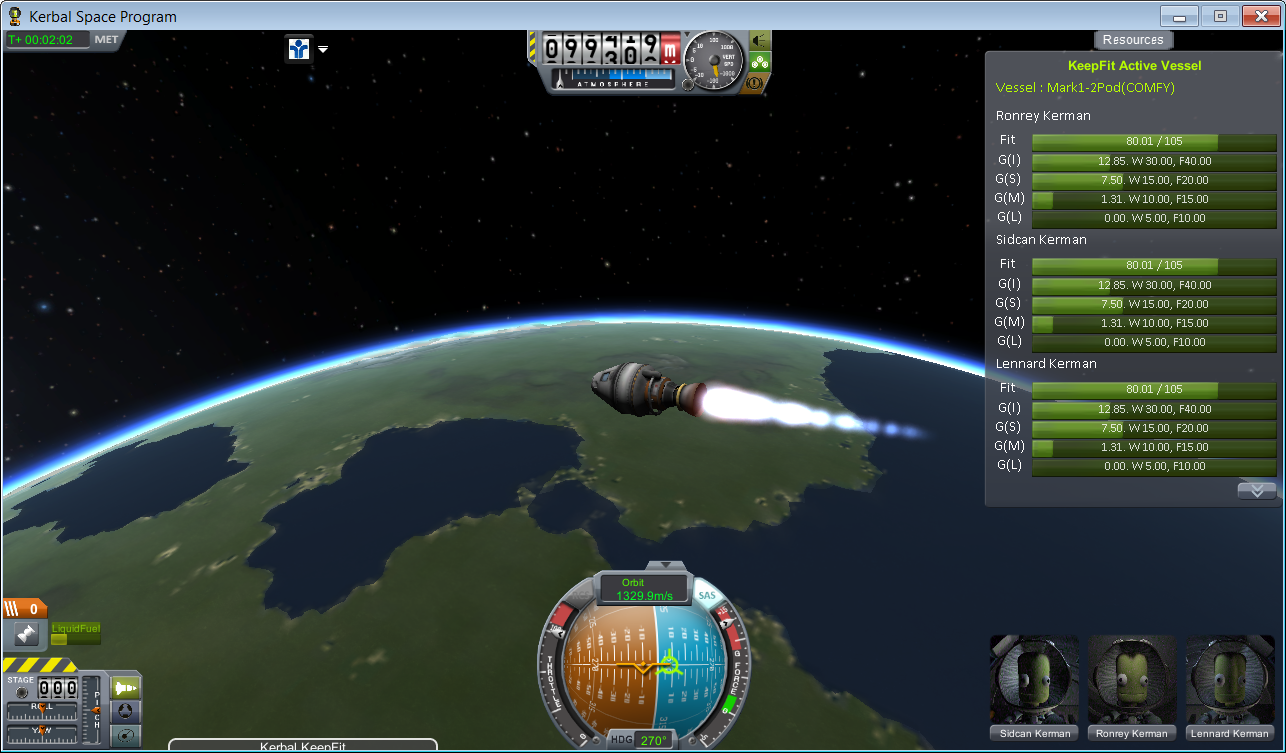The height and width of the screenshot is (753, 1286).
Task: Toggle the brakes button
Action: [x=757, y=84]
